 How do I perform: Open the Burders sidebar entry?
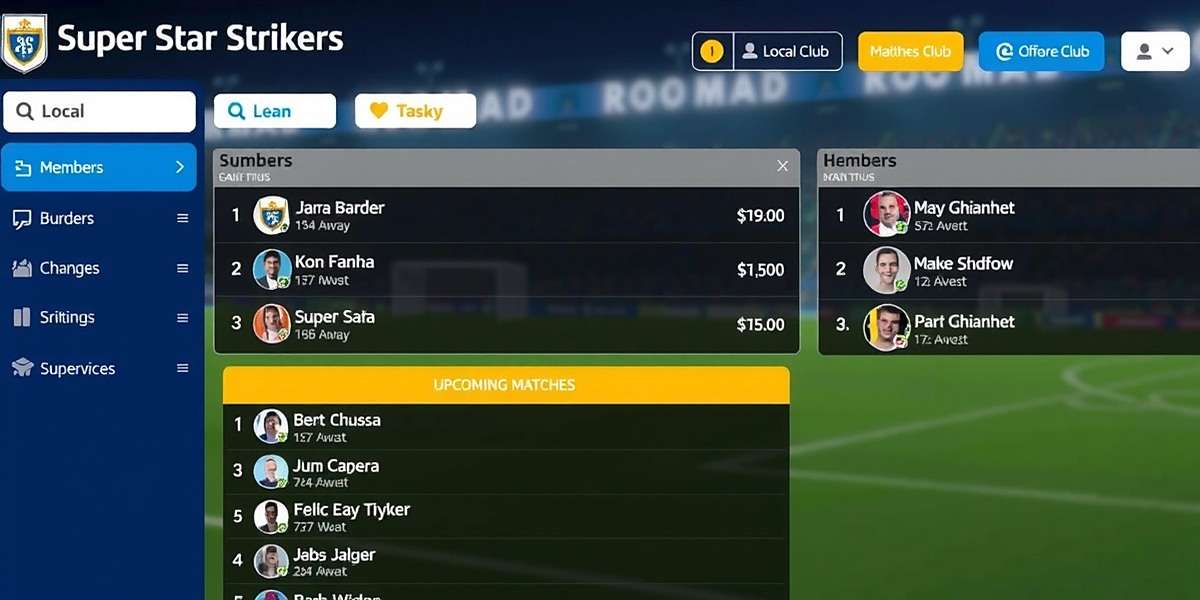(99, 218)
